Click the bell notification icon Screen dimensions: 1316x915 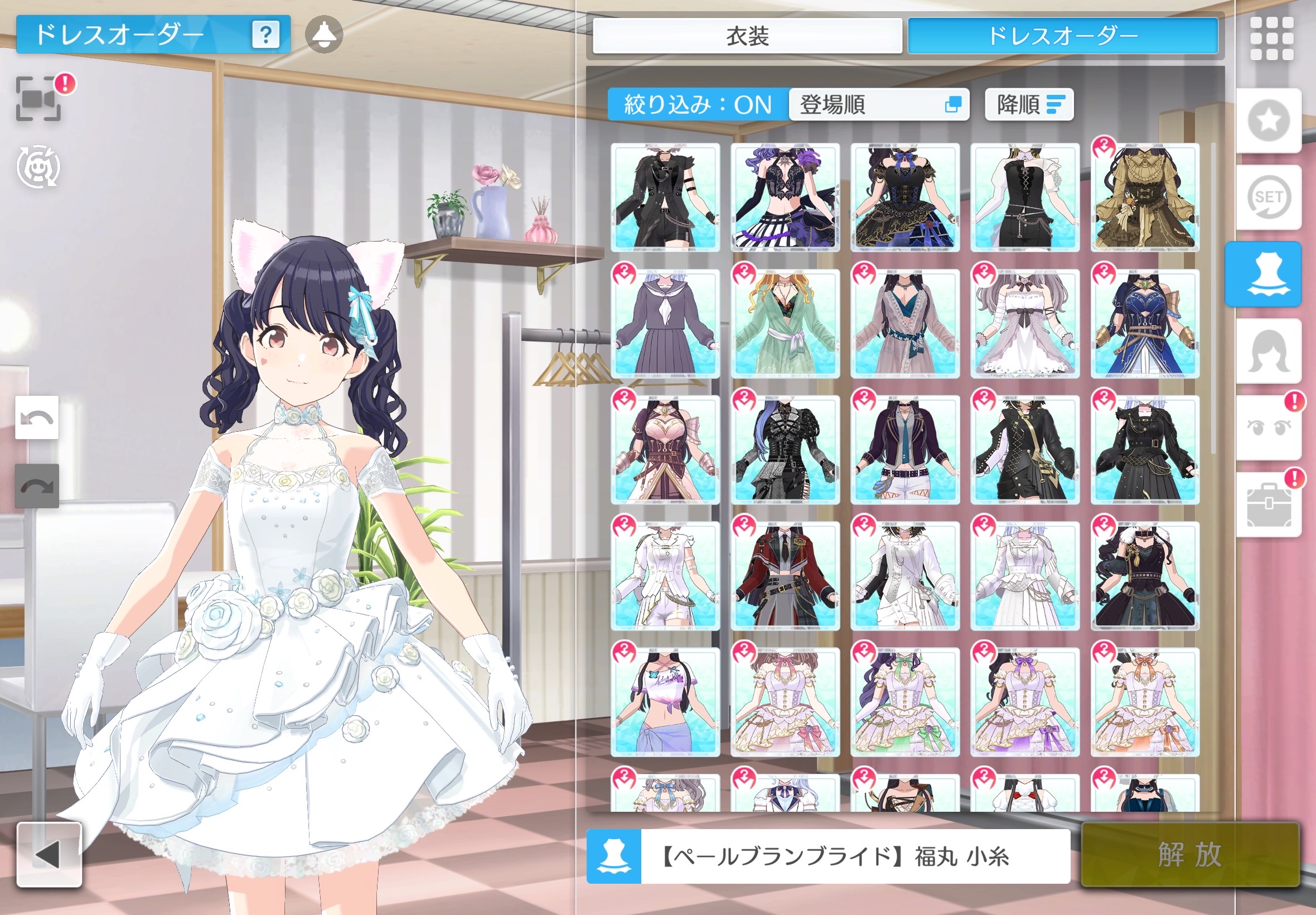pos(323,35)
